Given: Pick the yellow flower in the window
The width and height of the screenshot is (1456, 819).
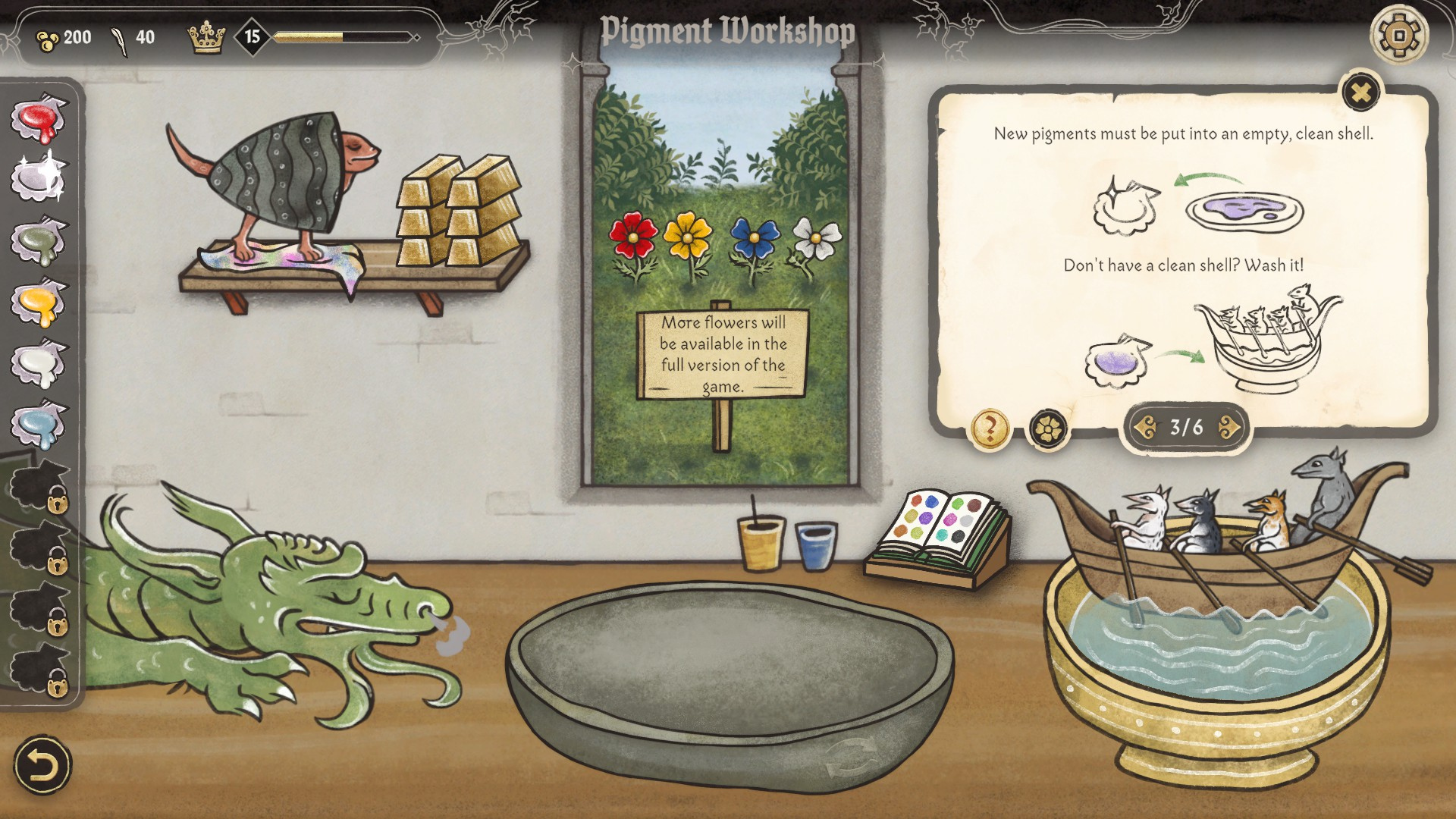Looking at the screenshot, I should 688,236.
